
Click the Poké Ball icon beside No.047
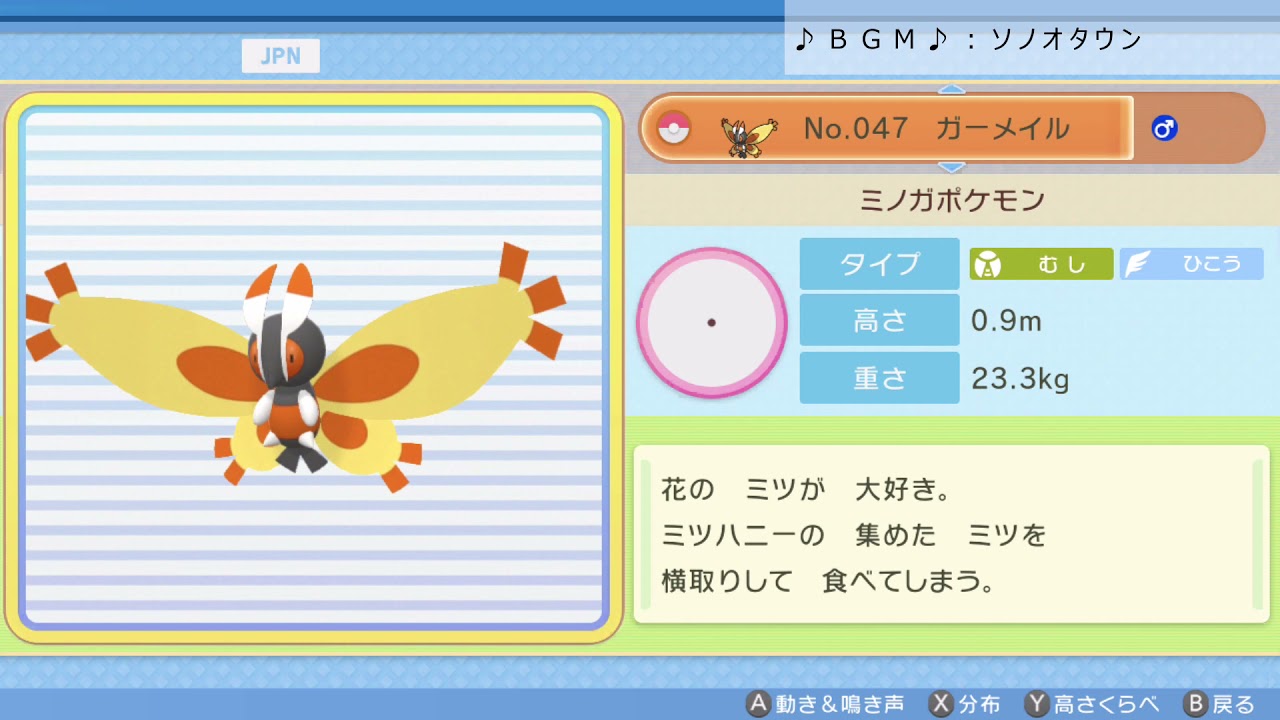pyautogui.click(x=673, y=128)
